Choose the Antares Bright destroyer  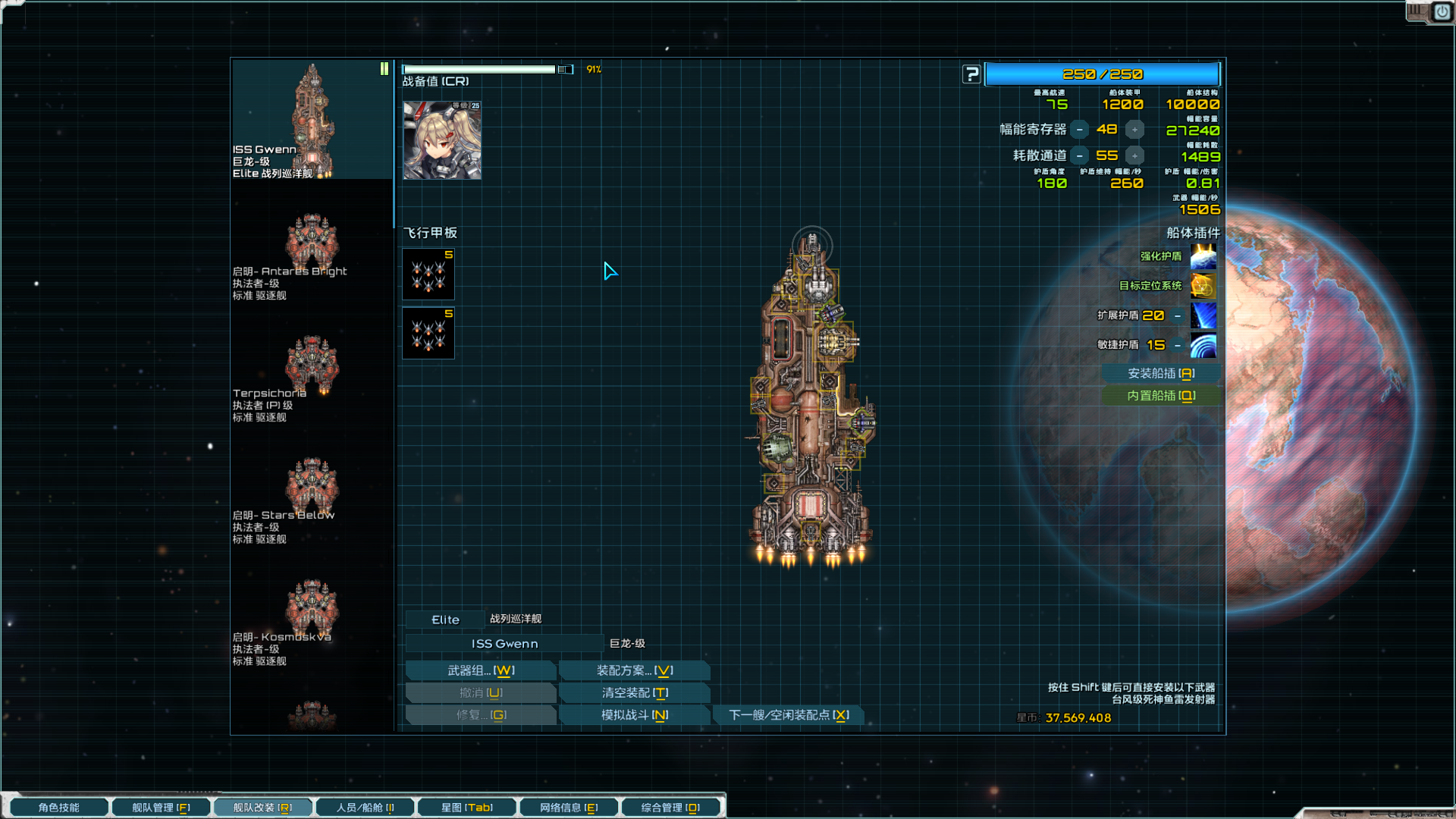(x=312, y=245)
